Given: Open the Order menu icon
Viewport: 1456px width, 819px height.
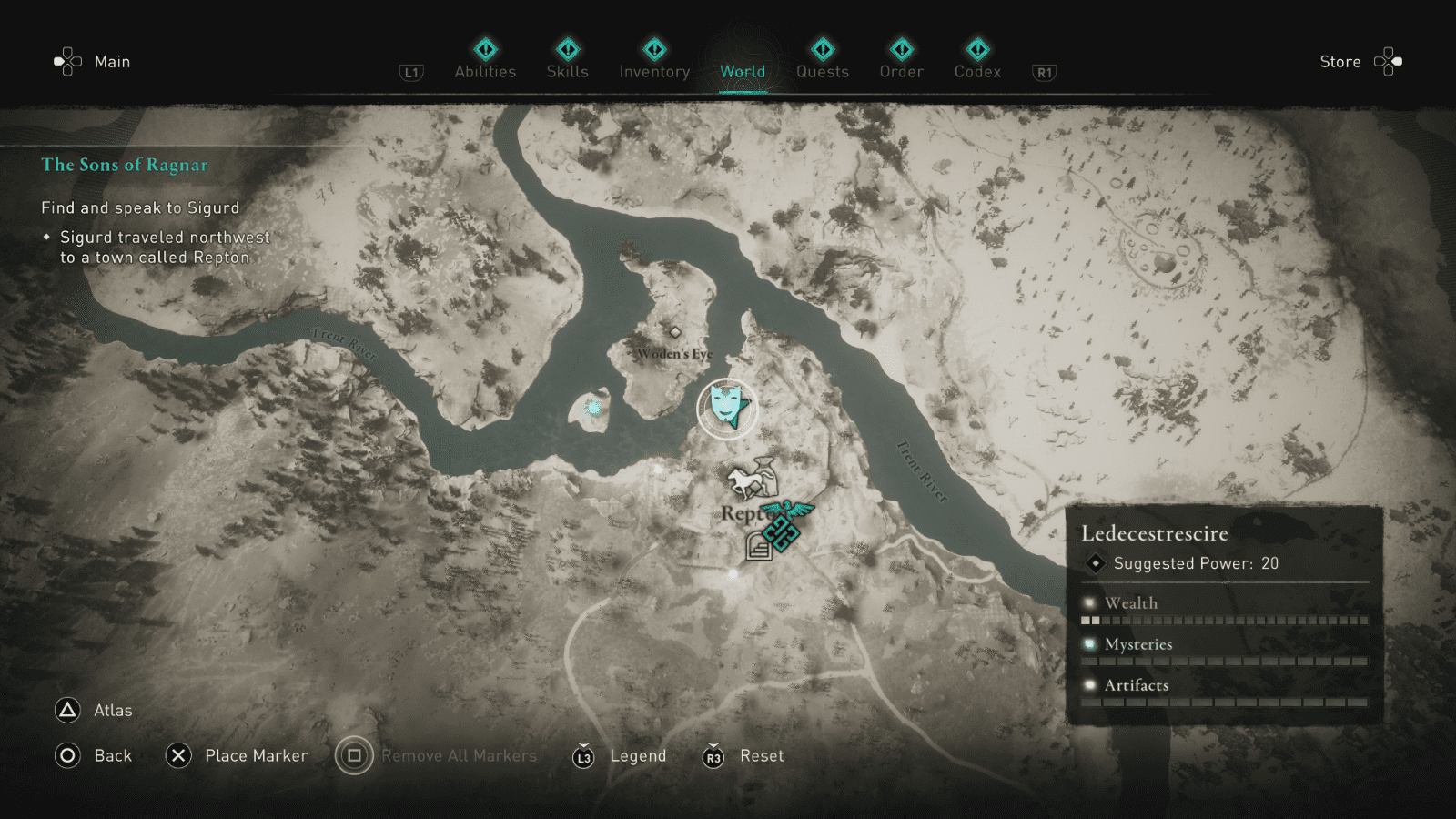Looking at the screenshot, I should 900,50.
